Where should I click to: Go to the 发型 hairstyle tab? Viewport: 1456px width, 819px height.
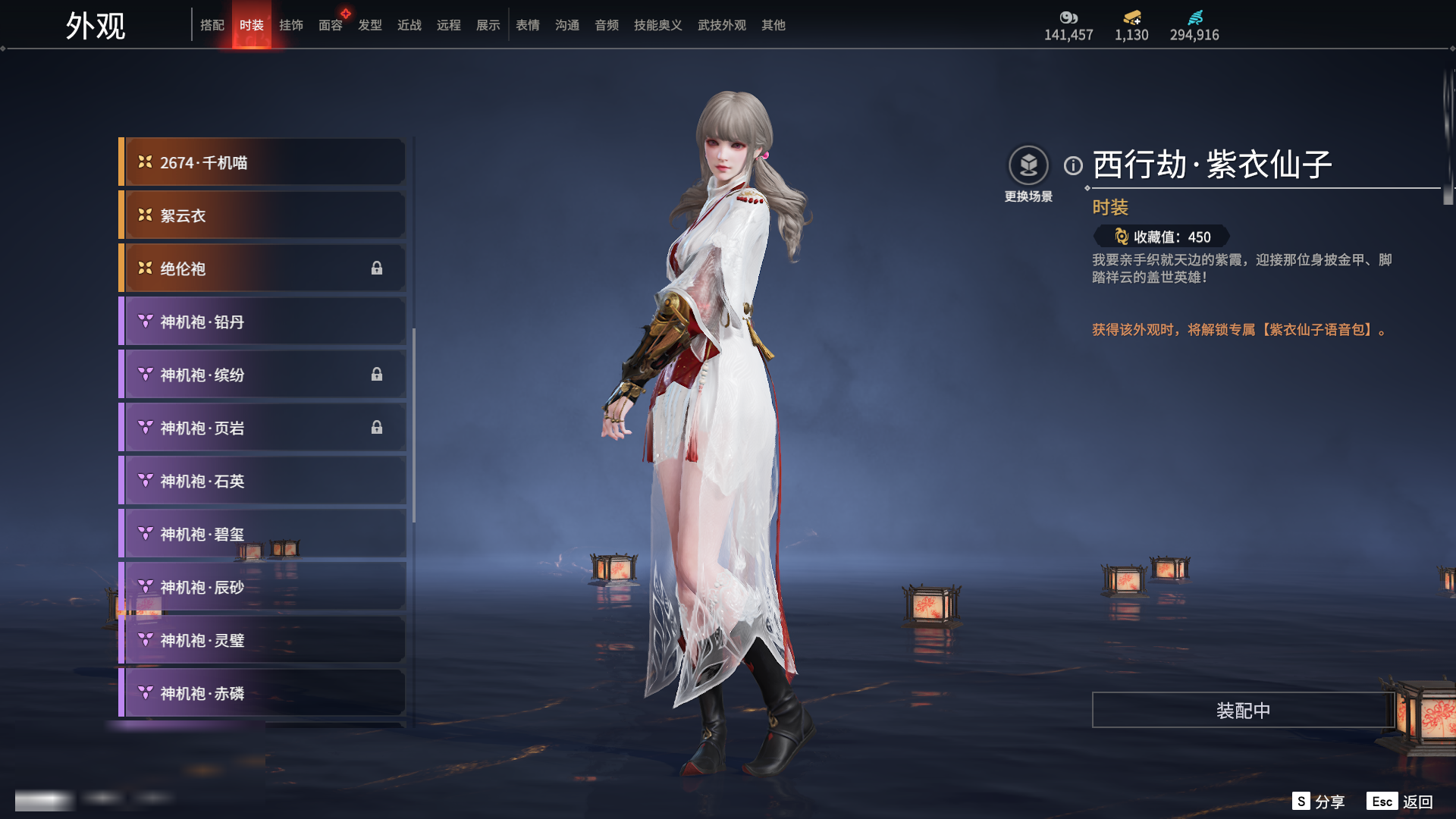coord(369,25)
